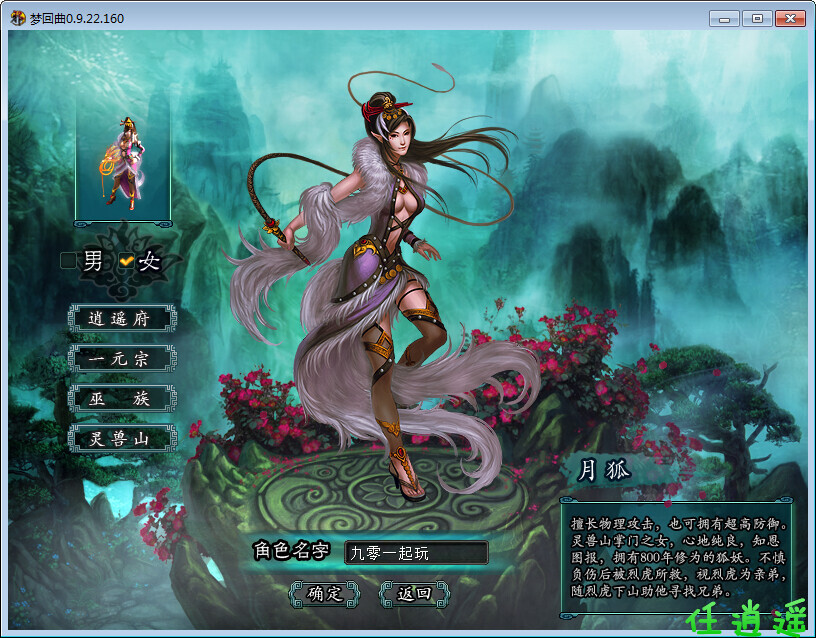Toggle the 女 (female) gender checkbox

pyautogui.click(x=126, y=261)
